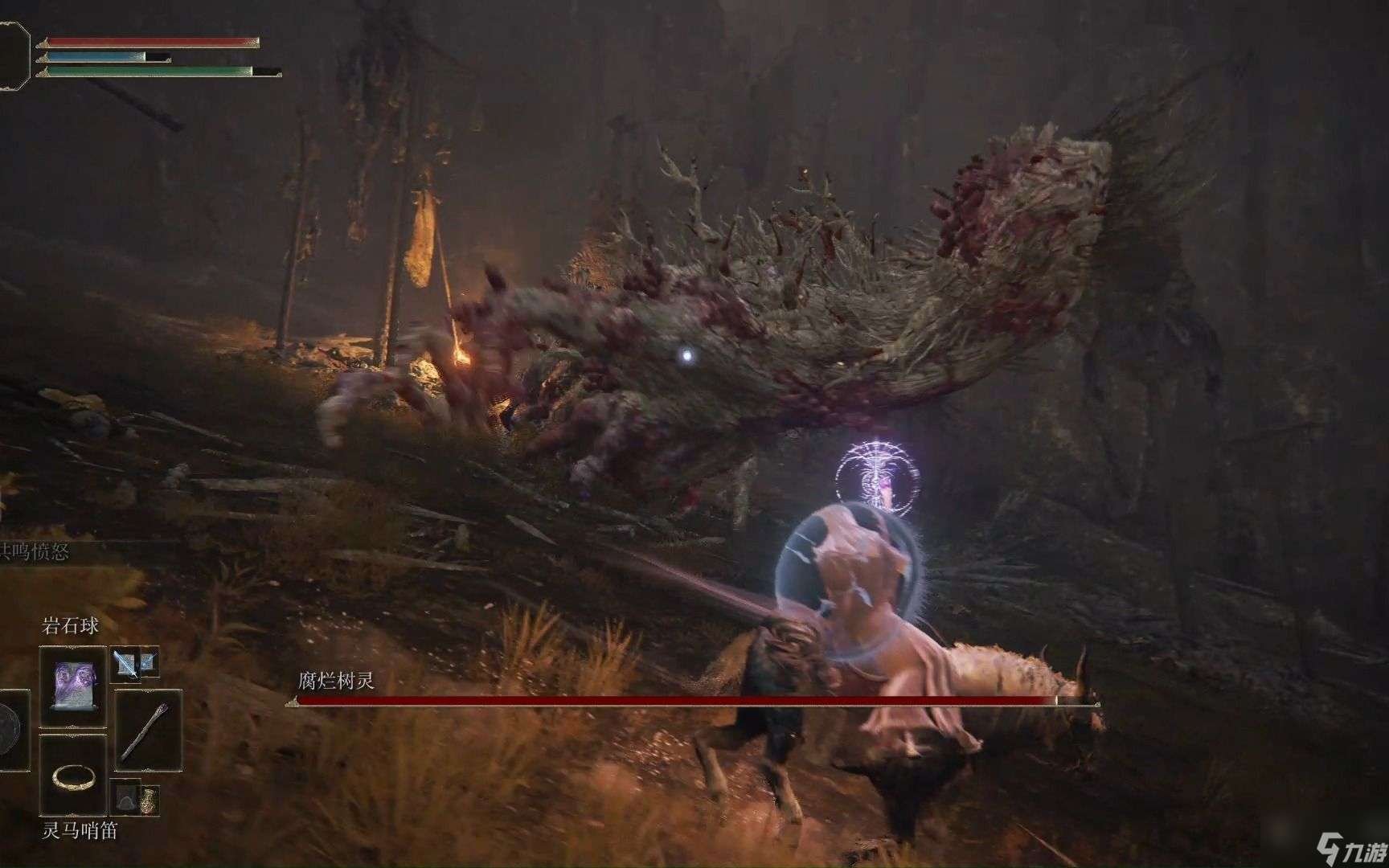
Task: Select the equipped staff weapon slot
Action: [x=148, y=731]
